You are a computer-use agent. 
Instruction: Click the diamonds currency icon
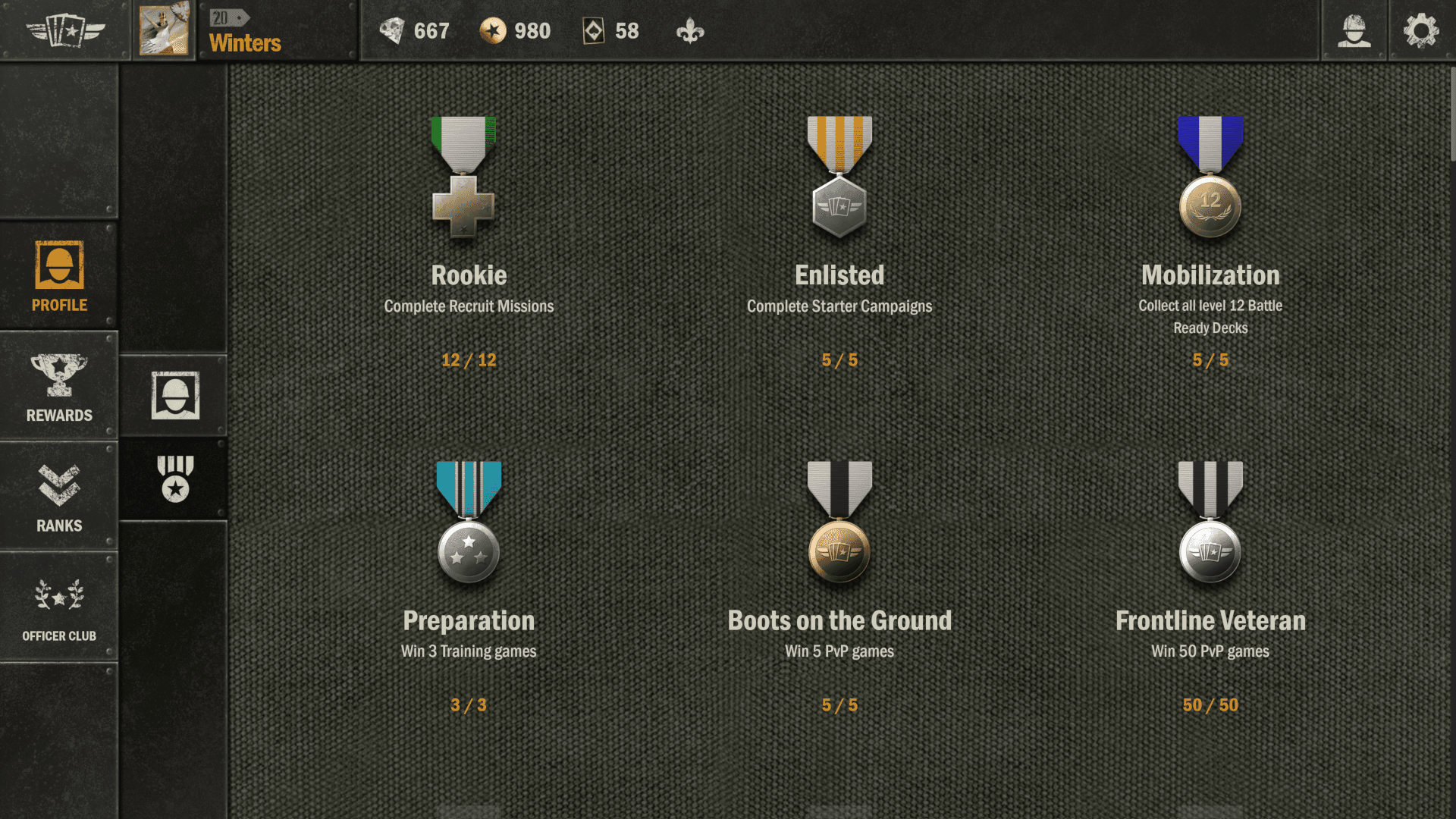(x=392, y=31)
